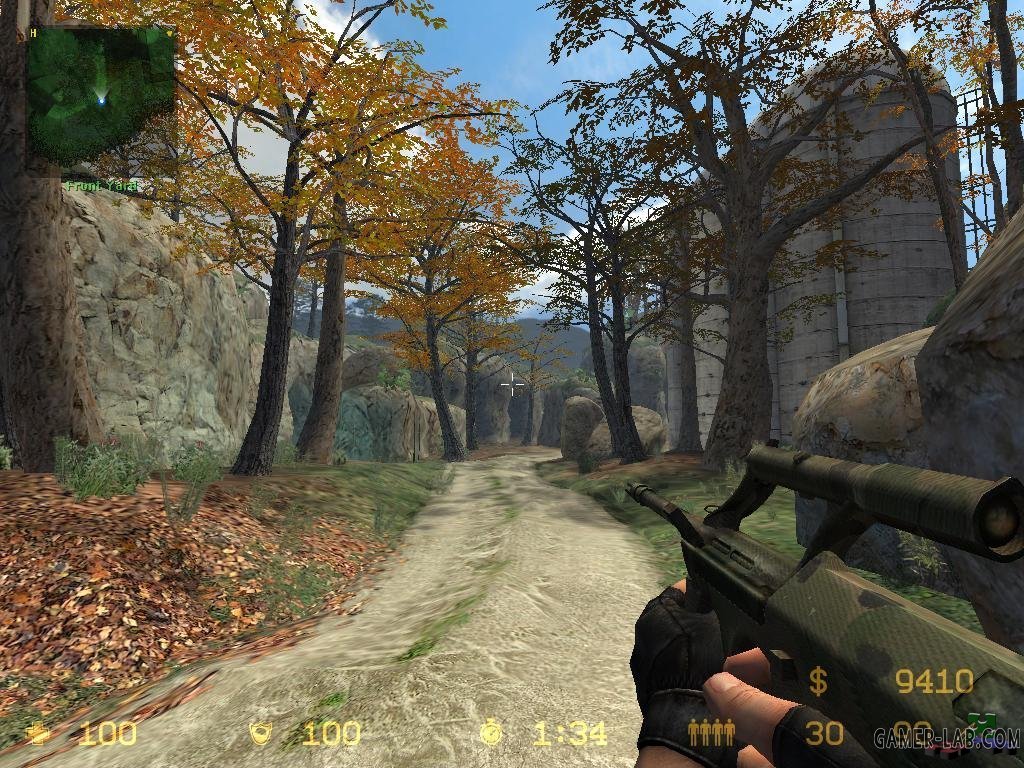
Task: Select the Front Yard location label
Action: [102, 186]
